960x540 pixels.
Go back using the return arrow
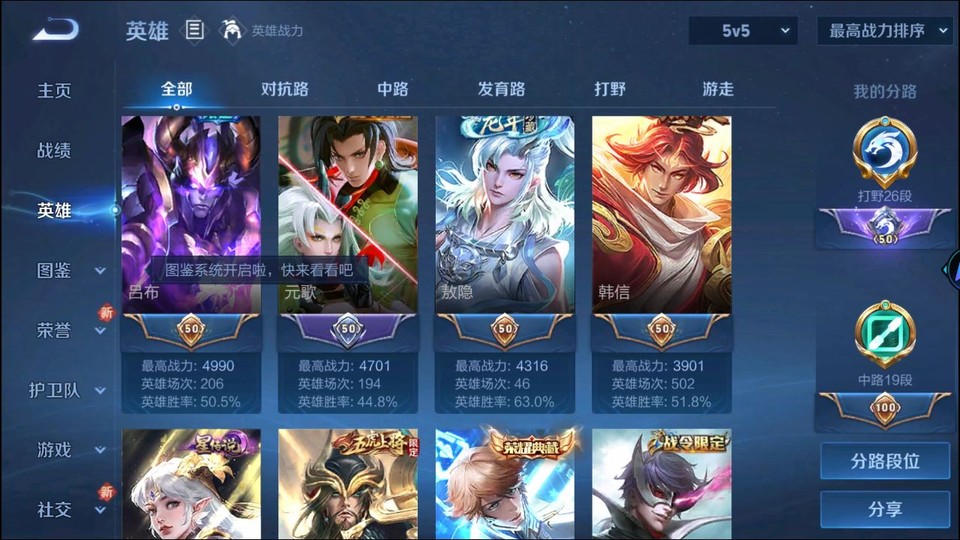pyautogui.click(x=54, y=31)
